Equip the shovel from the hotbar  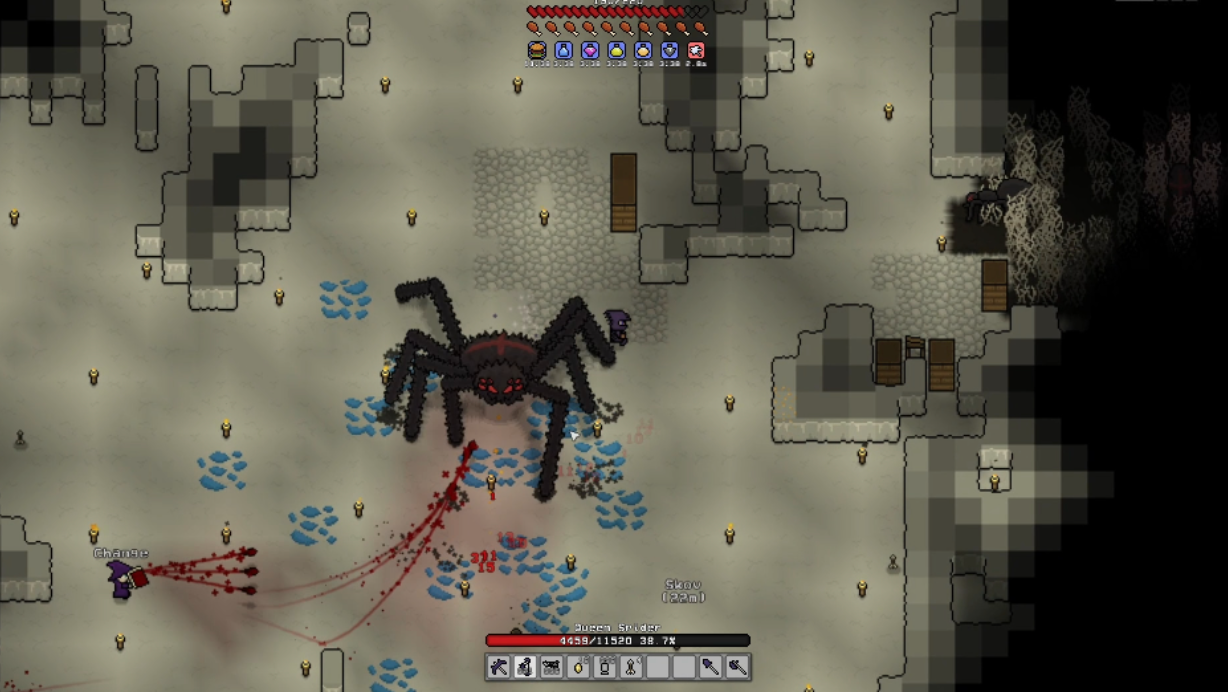pyautogui.click(x=710, y=667)
